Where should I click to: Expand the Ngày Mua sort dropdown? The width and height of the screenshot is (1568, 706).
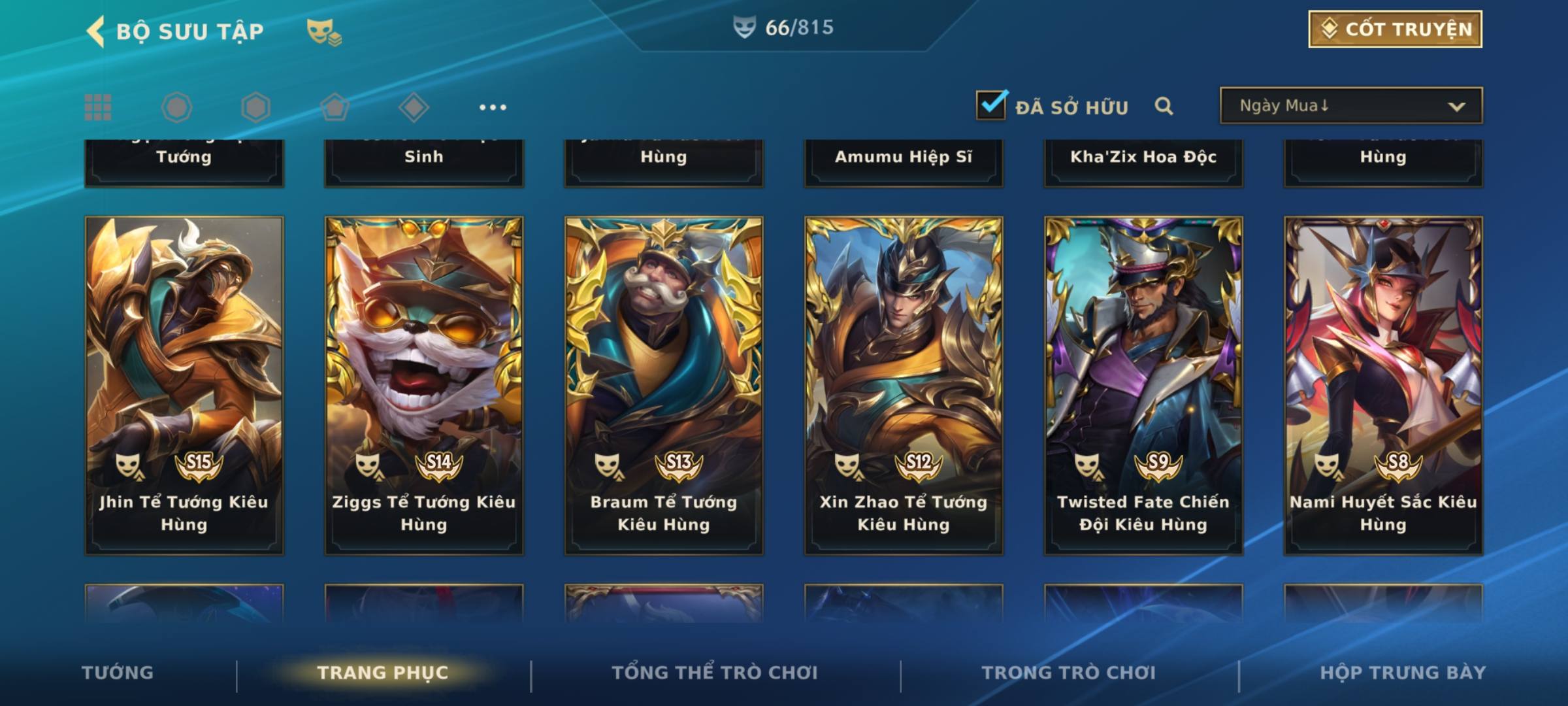pyautogui.click(x=1351, y=106)
